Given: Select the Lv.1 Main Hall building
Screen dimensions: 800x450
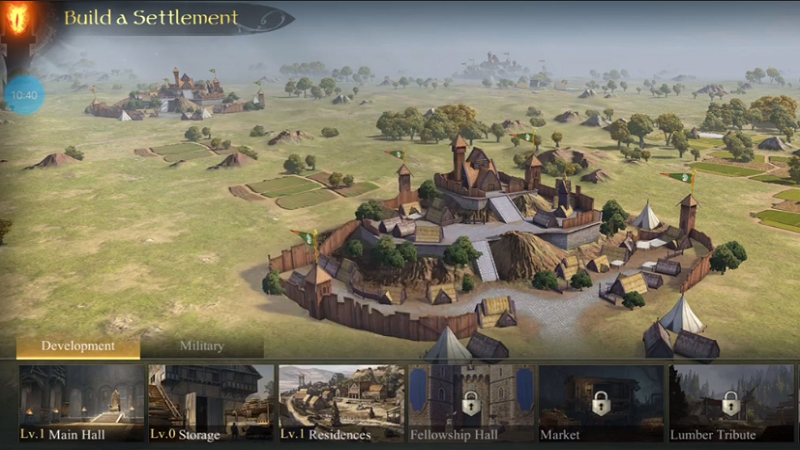Looking at the screenshot, I should [x=81, y=403].
